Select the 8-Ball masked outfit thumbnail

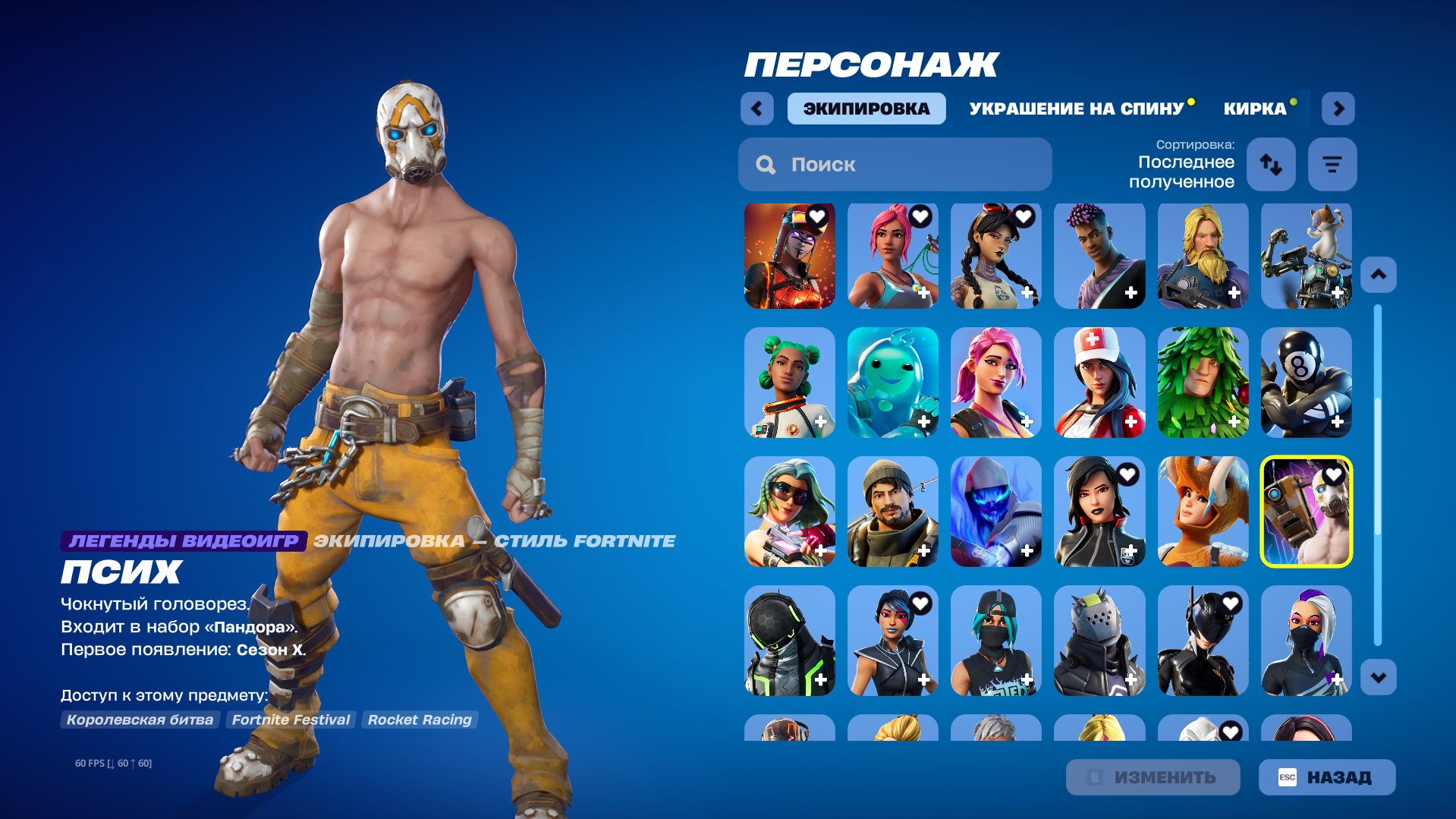(1306, 383)
